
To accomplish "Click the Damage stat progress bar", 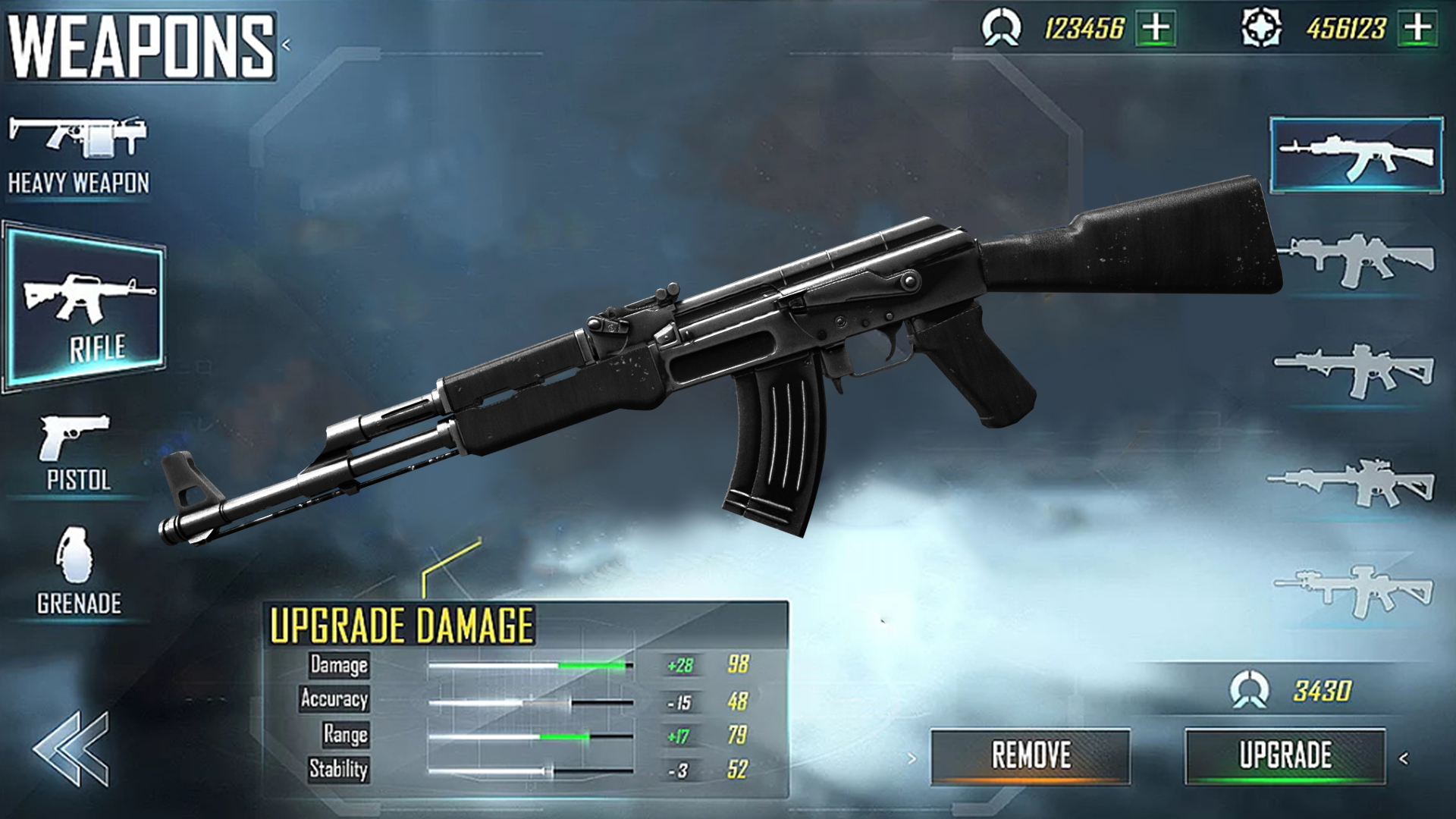I will 531,666.
